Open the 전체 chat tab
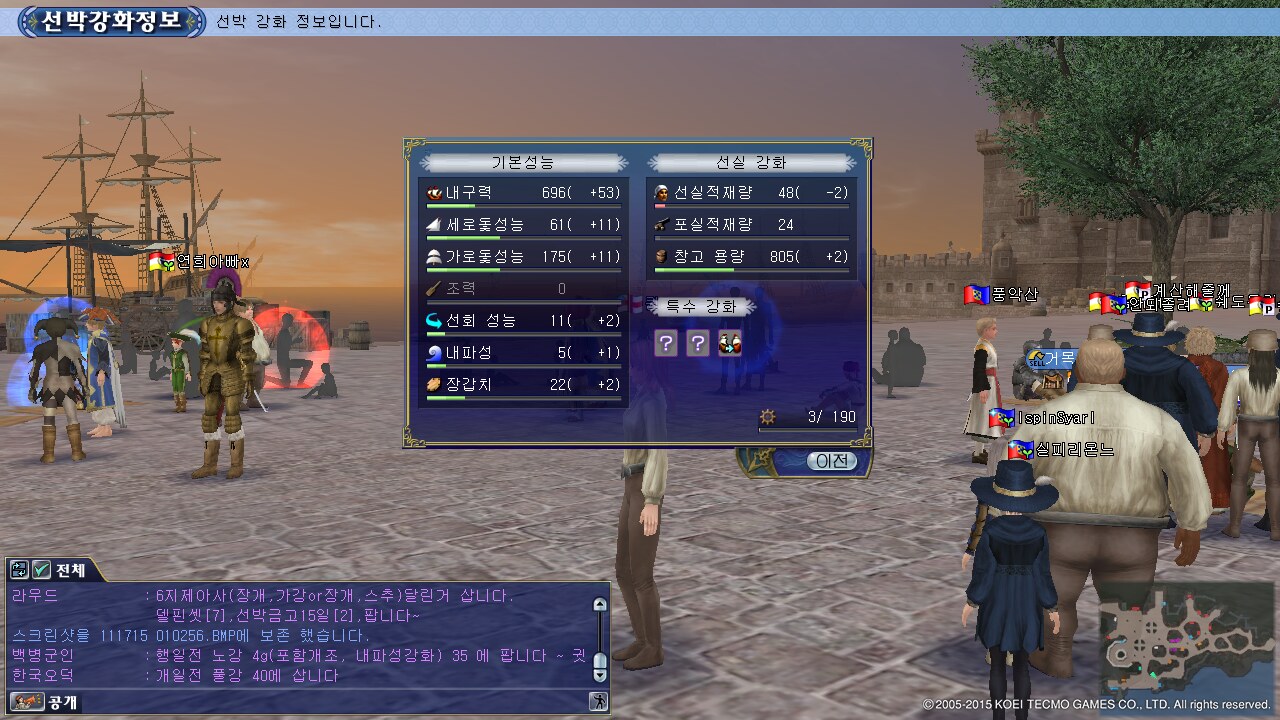 click(x=70, y=570)
